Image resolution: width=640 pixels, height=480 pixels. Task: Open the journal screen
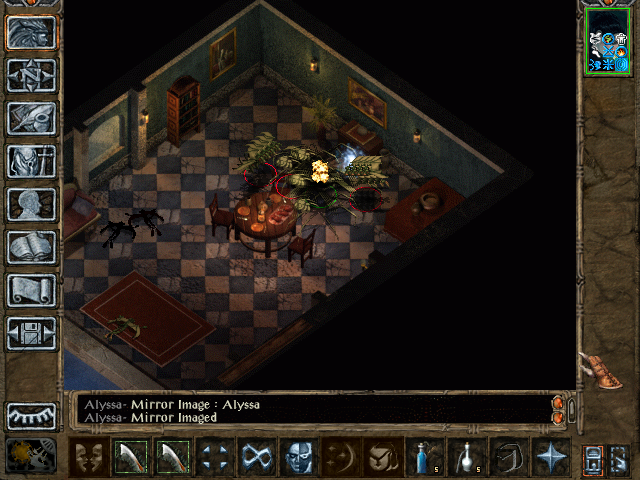[31, 118]
